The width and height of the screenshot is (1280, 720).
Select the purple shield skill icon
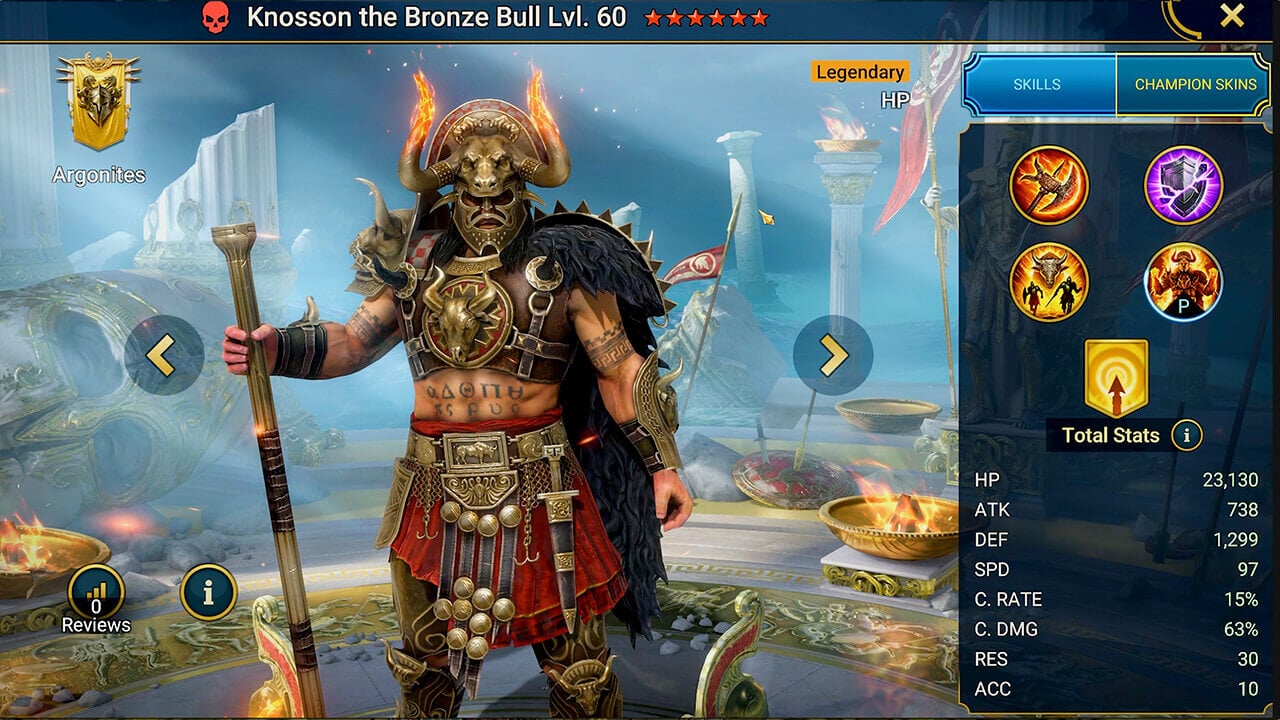click(x=1185, y=185)
